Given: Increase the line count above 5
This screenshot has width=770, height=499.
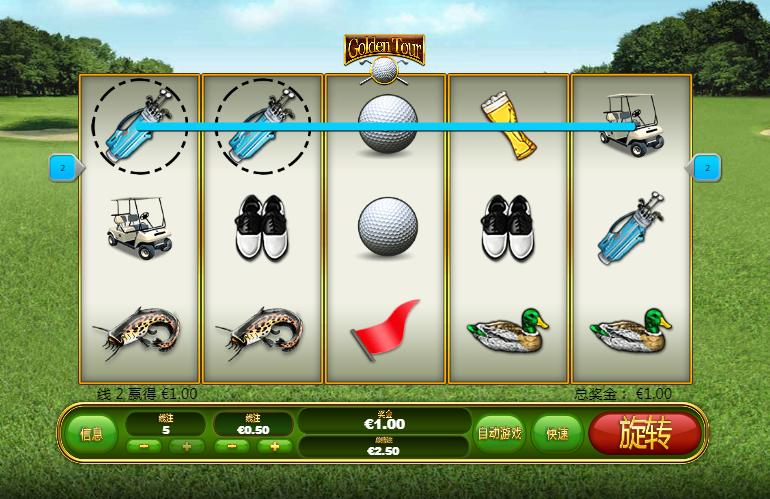Looking at the screenshot, I should pyautogui.click(x=185, y=446).
